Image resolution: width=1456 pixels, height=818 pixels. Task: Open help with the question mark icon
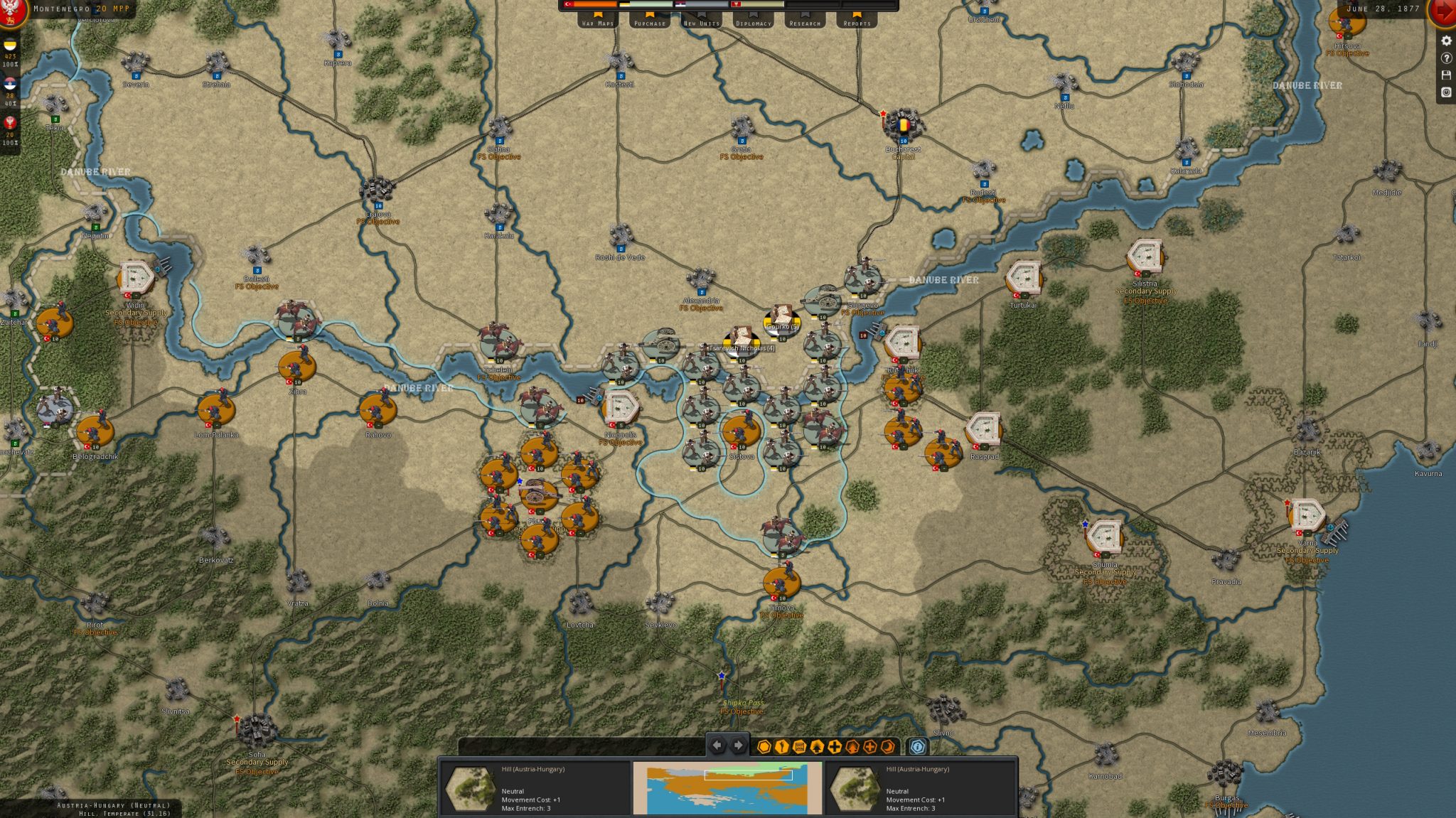pyautogui.click(x=1446, y=58)
